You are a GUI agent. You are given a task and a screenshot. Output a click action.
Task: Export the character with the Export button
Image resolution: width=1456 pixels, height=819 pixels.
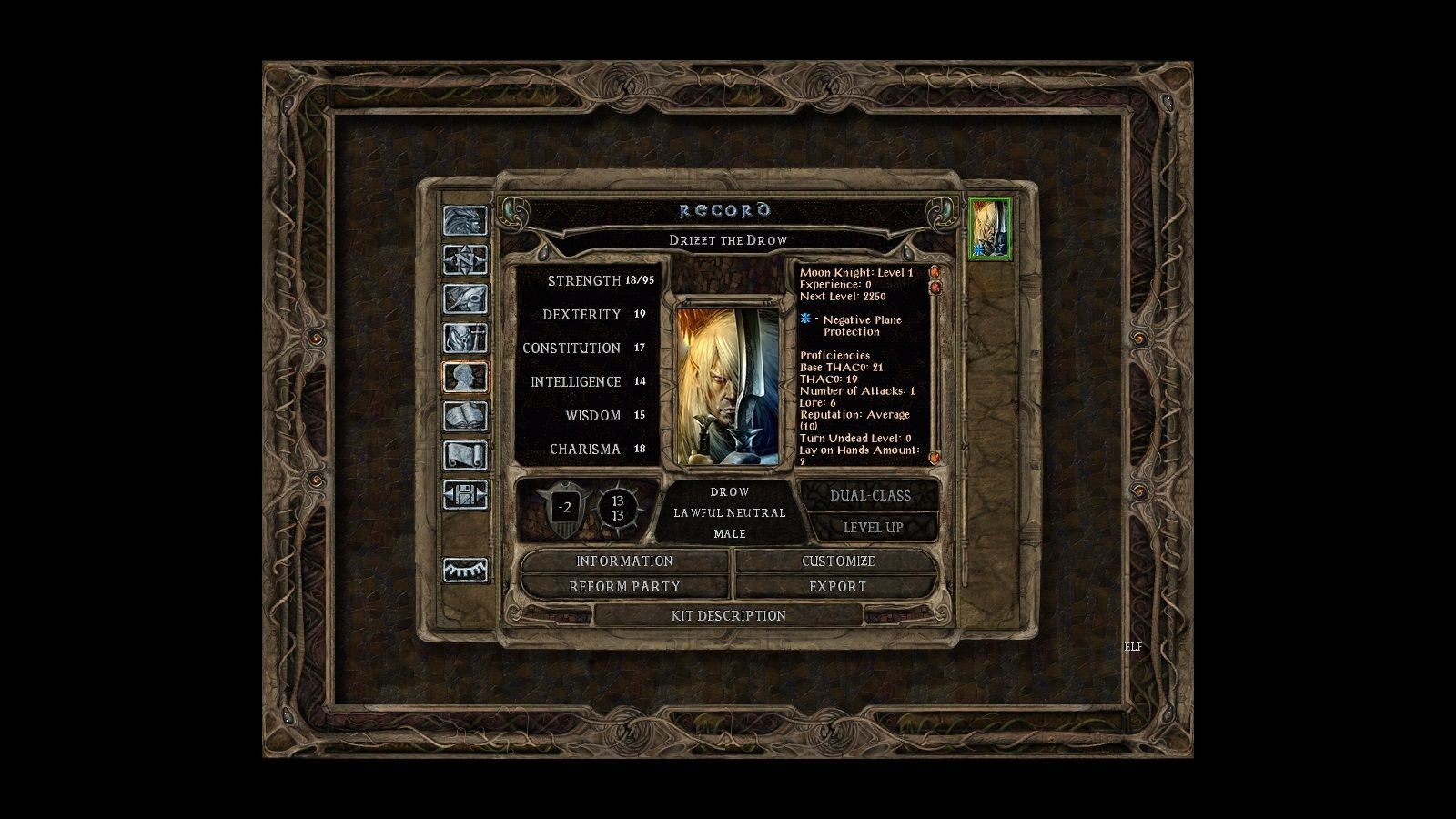[837, 587]
